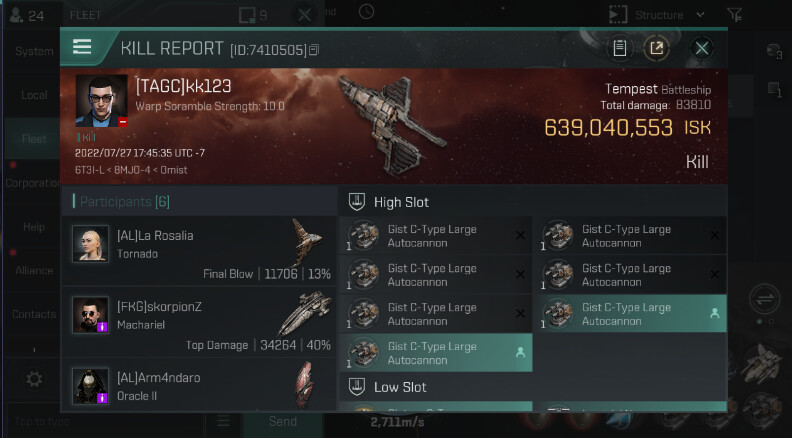Send the chat message
The image size is (792, 438).
(x=283, y=422)
